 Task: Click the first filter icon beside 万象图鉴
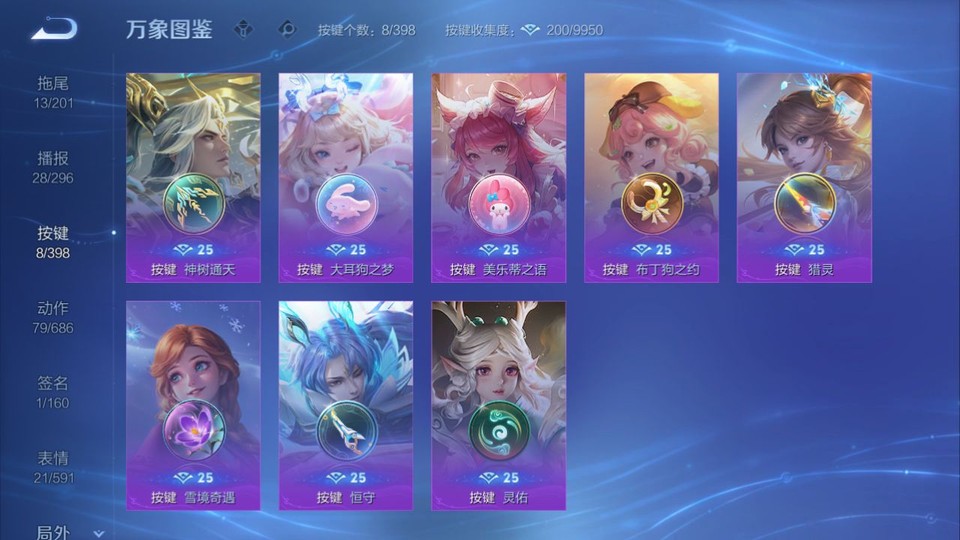pyautogui.click(x=245, y=29)
